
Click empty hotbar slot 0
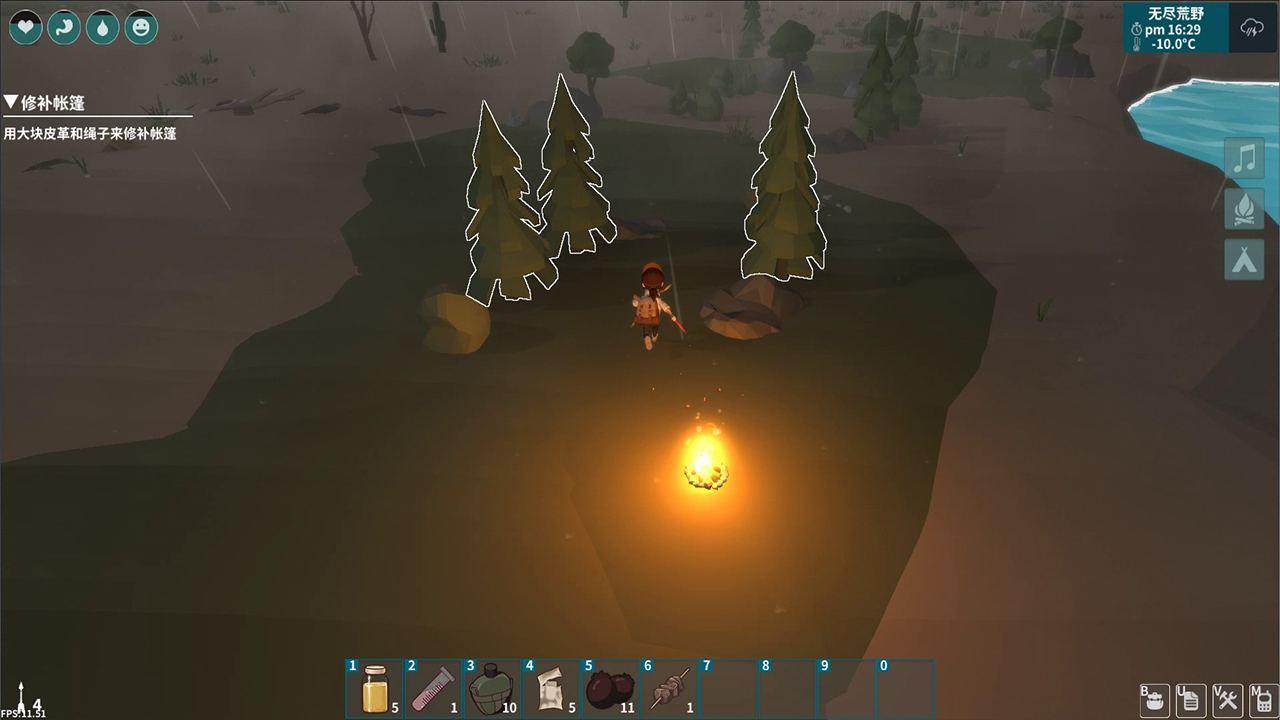coord(905,689)
